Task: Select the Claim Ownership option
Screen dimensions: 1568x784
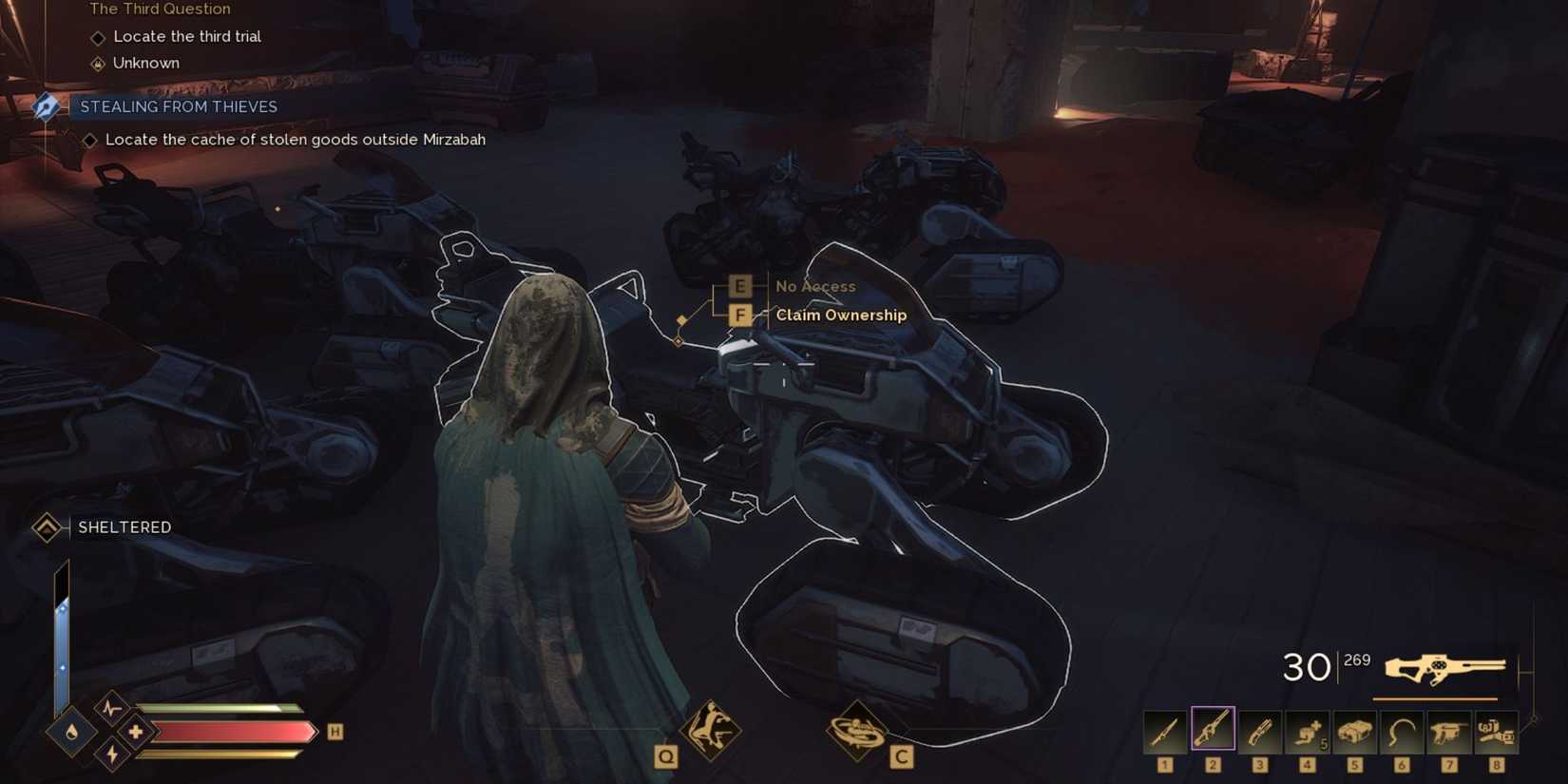Action: pyautogui.click(x=840, y=315)
